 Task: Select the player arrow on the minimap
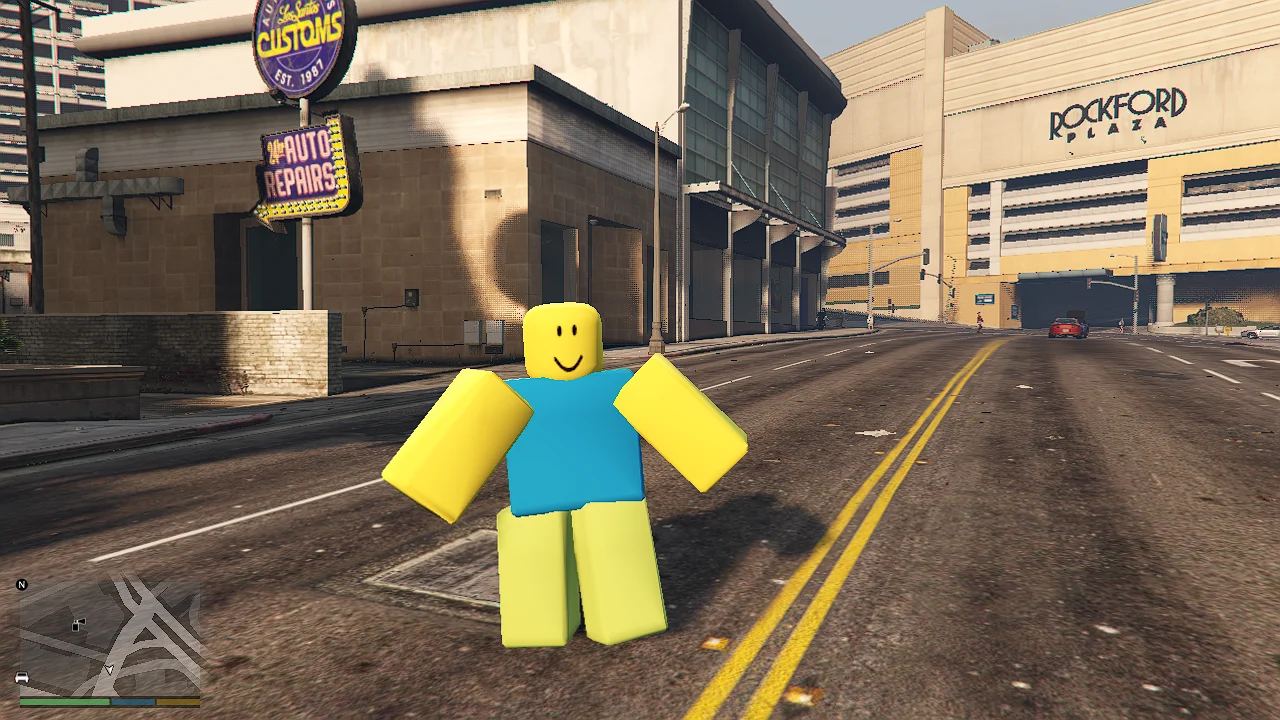click(x=109, y=669)
